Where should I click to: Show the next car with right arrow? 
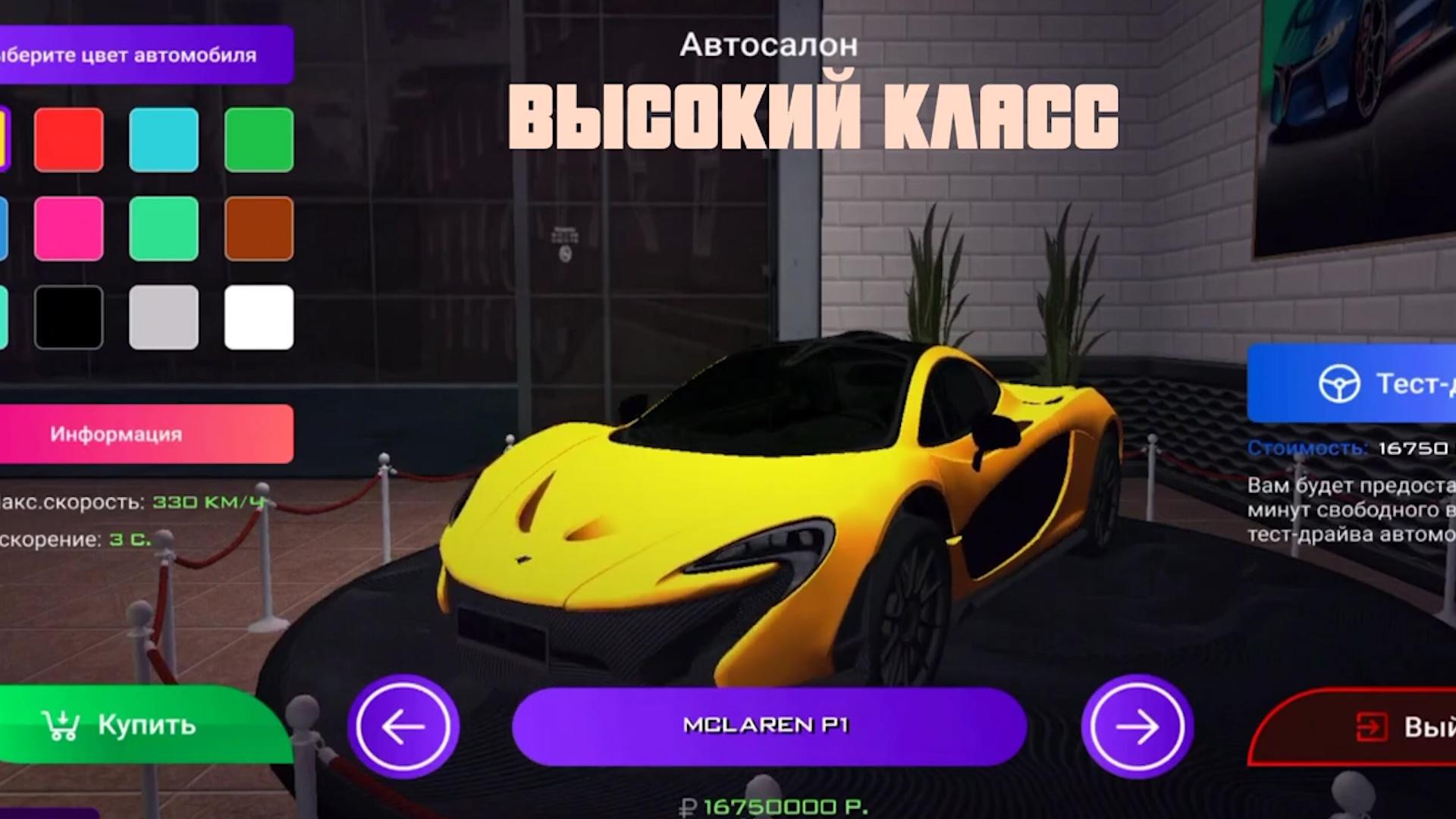click(x=1137, y=726)
